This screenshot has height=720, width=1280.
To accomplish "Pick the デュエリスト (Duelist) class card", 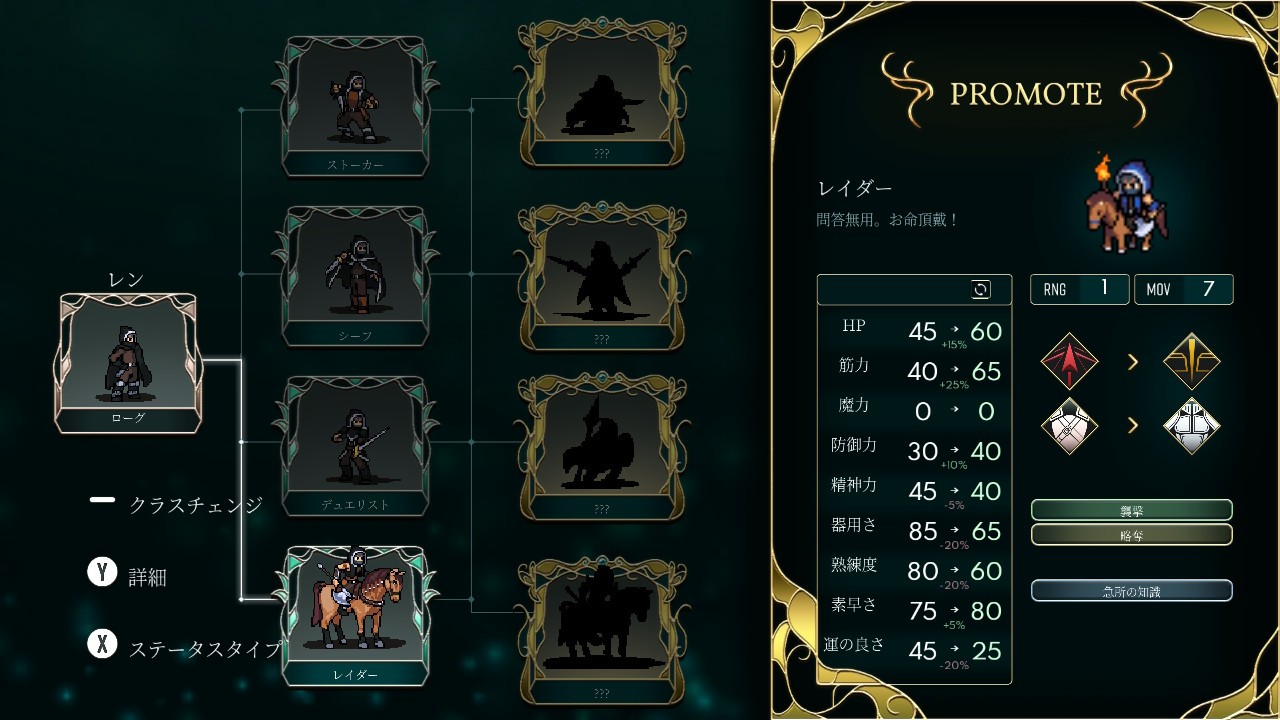I will pyautogui.click(x=356, y=446).
